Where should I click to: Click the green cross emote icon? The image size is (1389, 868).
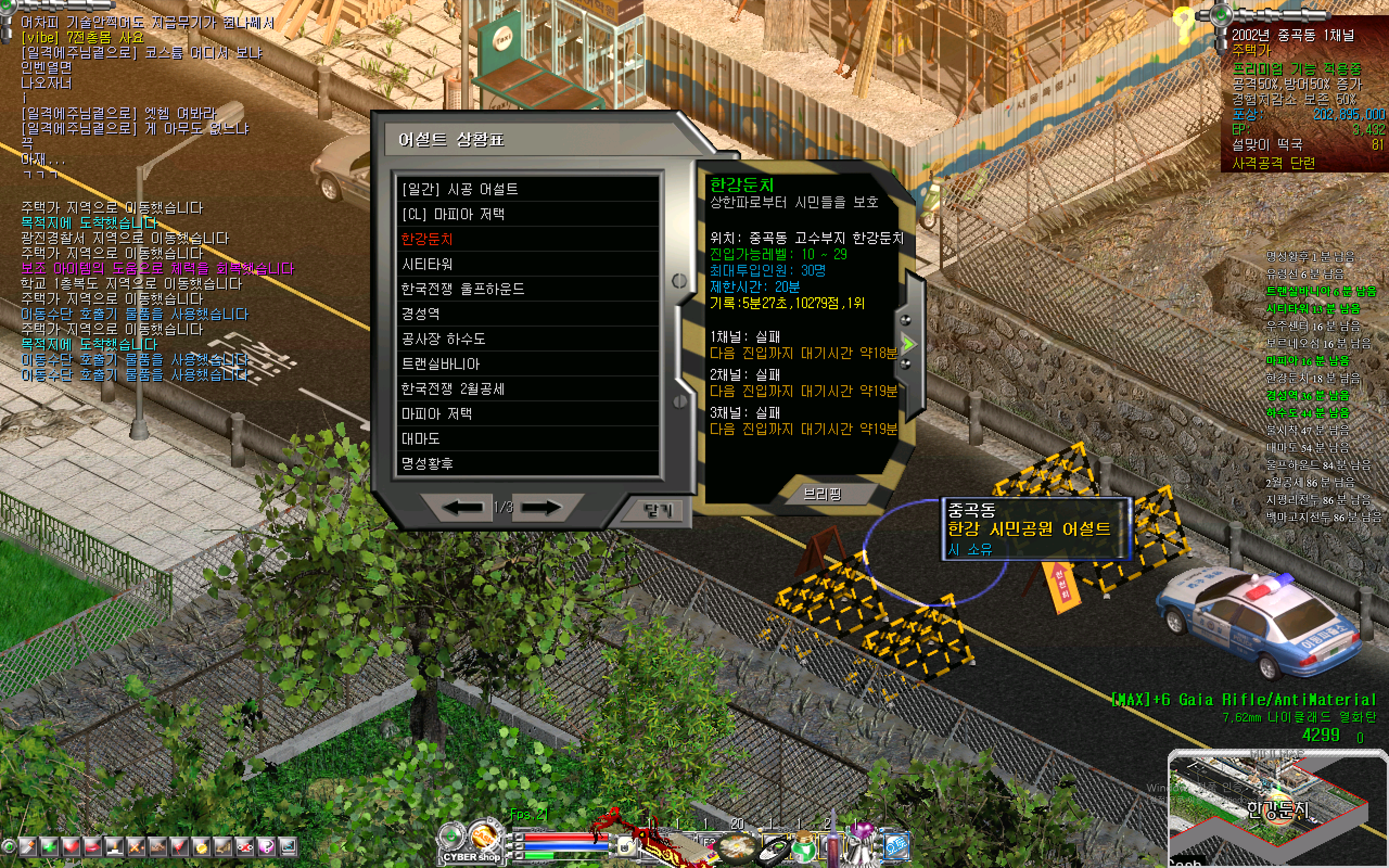[49, 846]
